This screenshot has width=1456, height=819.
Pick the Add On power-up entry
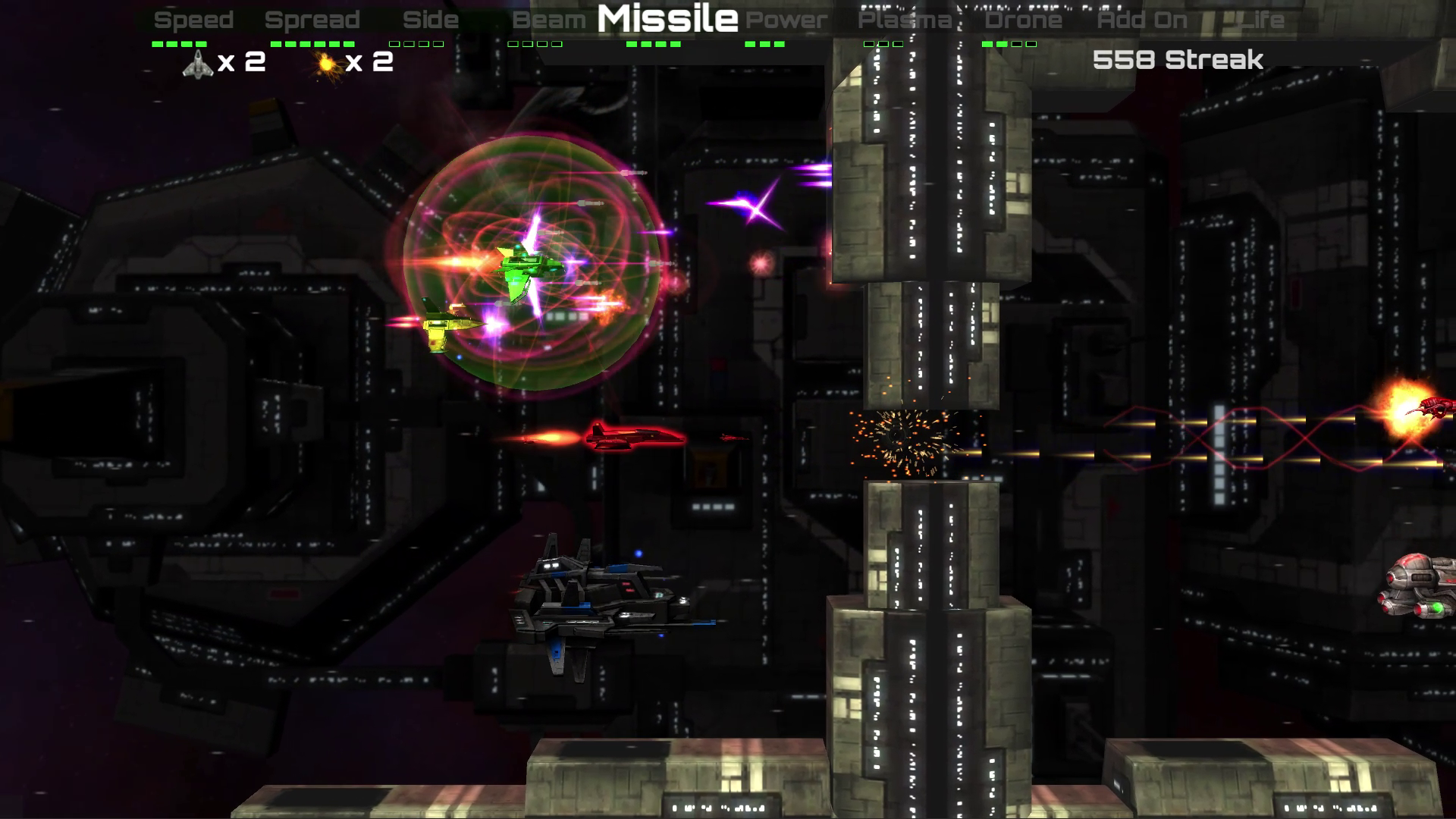click(x=1141, y=20)
